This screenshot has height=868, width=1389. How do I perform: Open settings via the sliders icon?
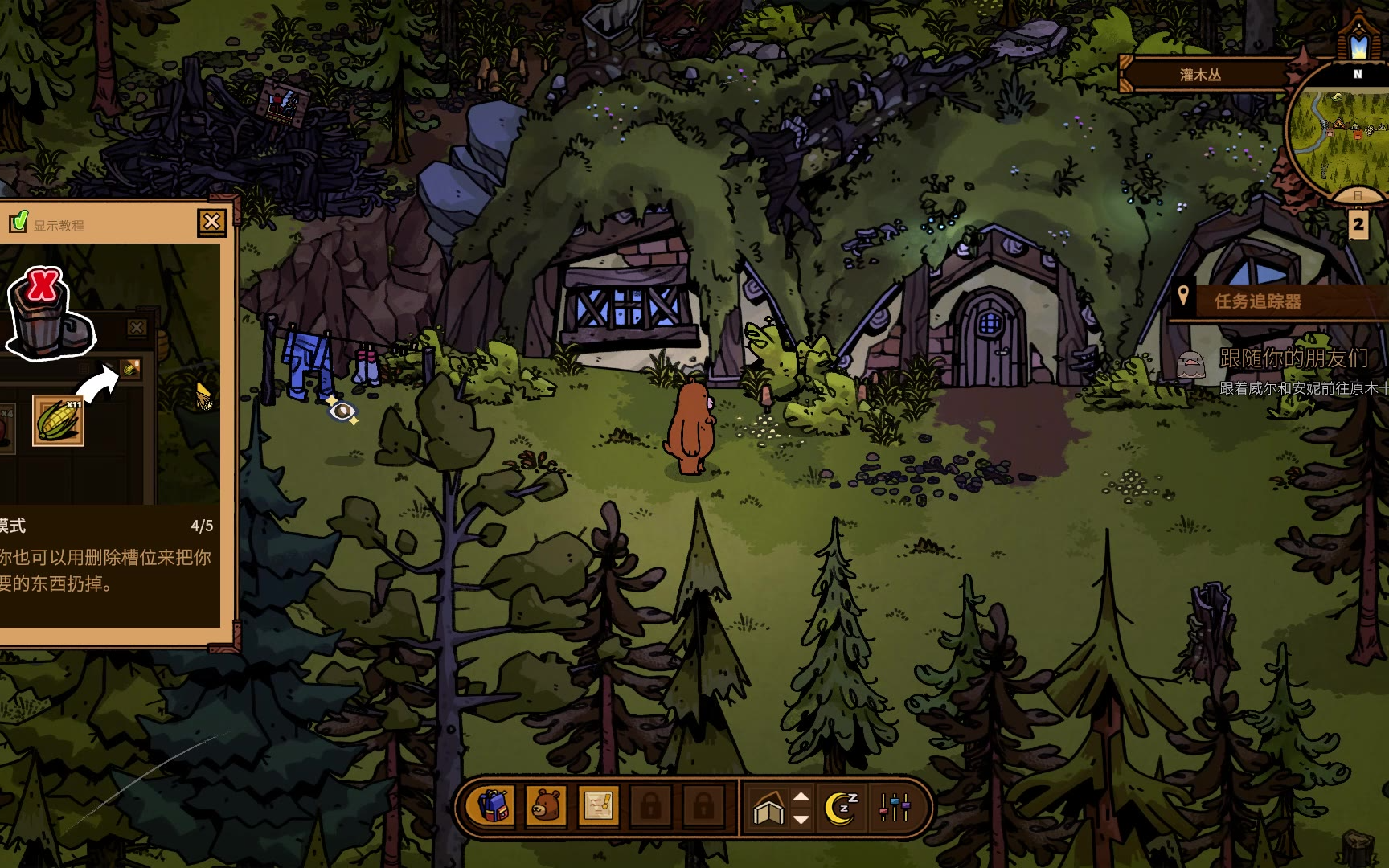click(895, 807)
